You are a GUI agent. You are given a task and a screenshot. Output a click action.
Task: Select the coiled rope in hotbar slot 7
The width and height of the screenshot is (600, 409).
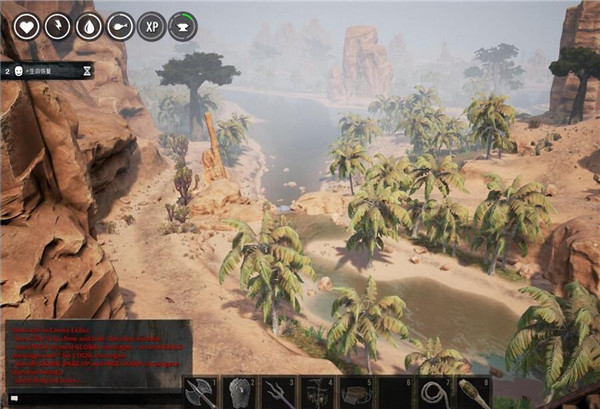[434, 393]
